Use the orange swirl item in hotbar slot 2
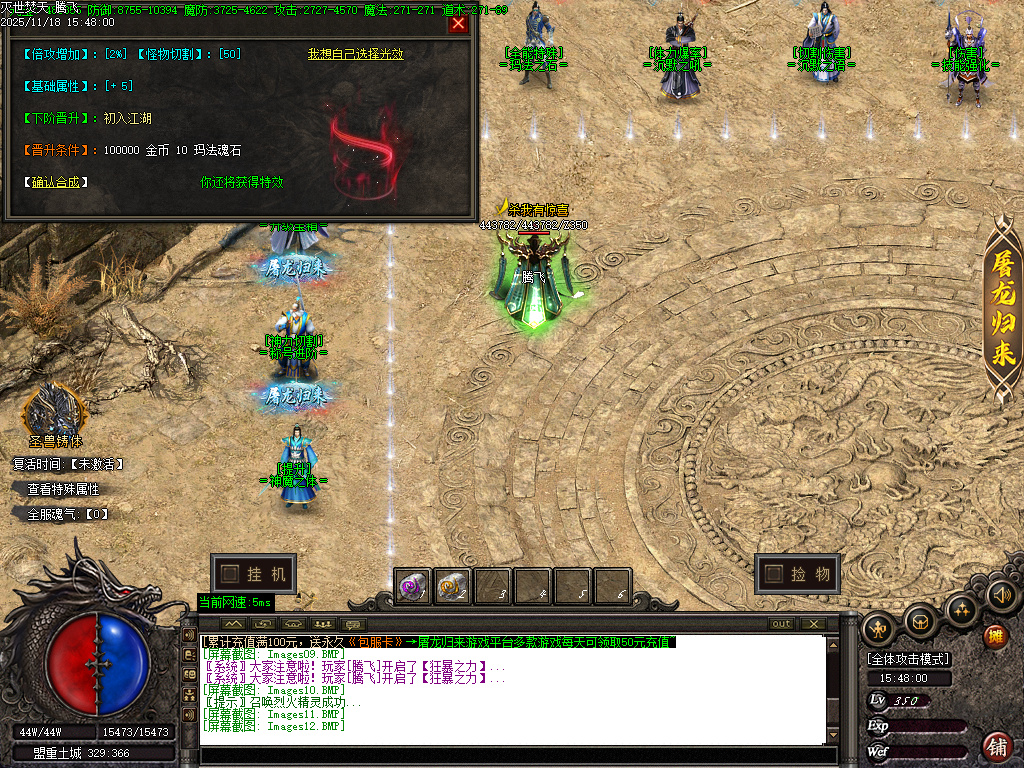Viewport: 1024px width, 768px height. (452, 588)
